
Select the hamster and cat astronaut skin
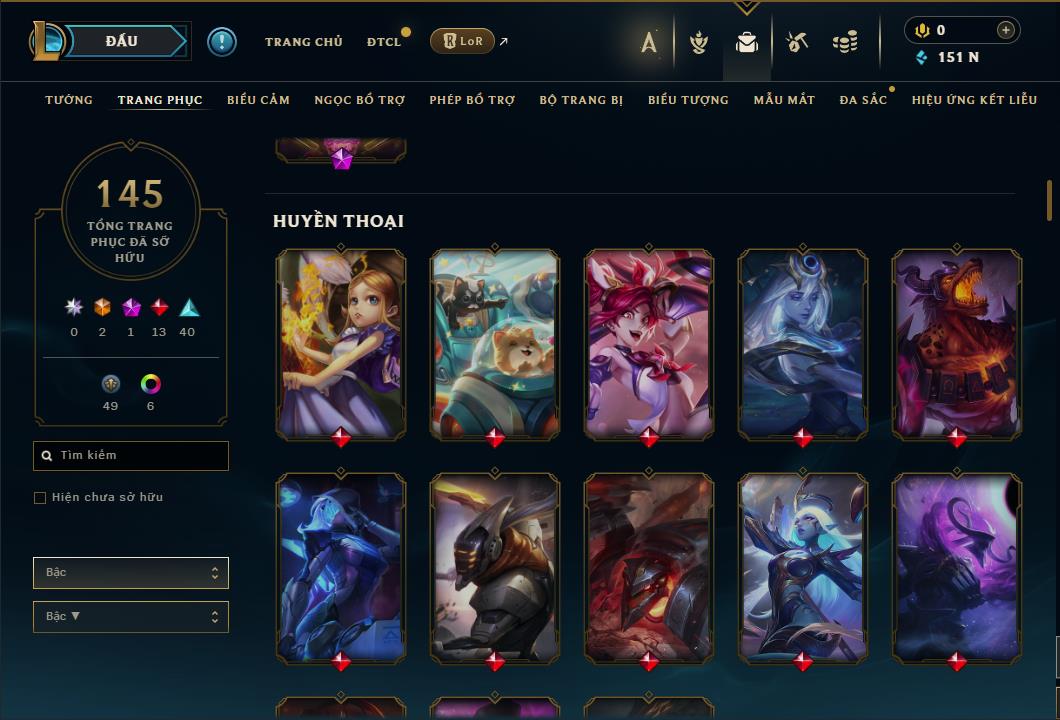coord(495,343)
